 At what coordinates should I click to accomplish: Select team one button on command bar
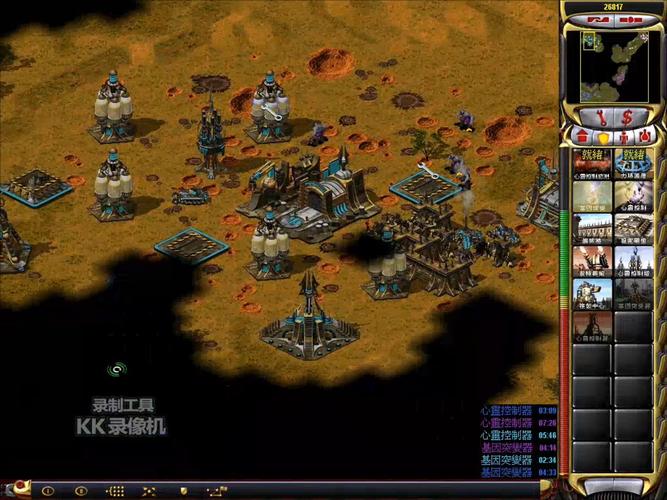[x=47, y=491]
